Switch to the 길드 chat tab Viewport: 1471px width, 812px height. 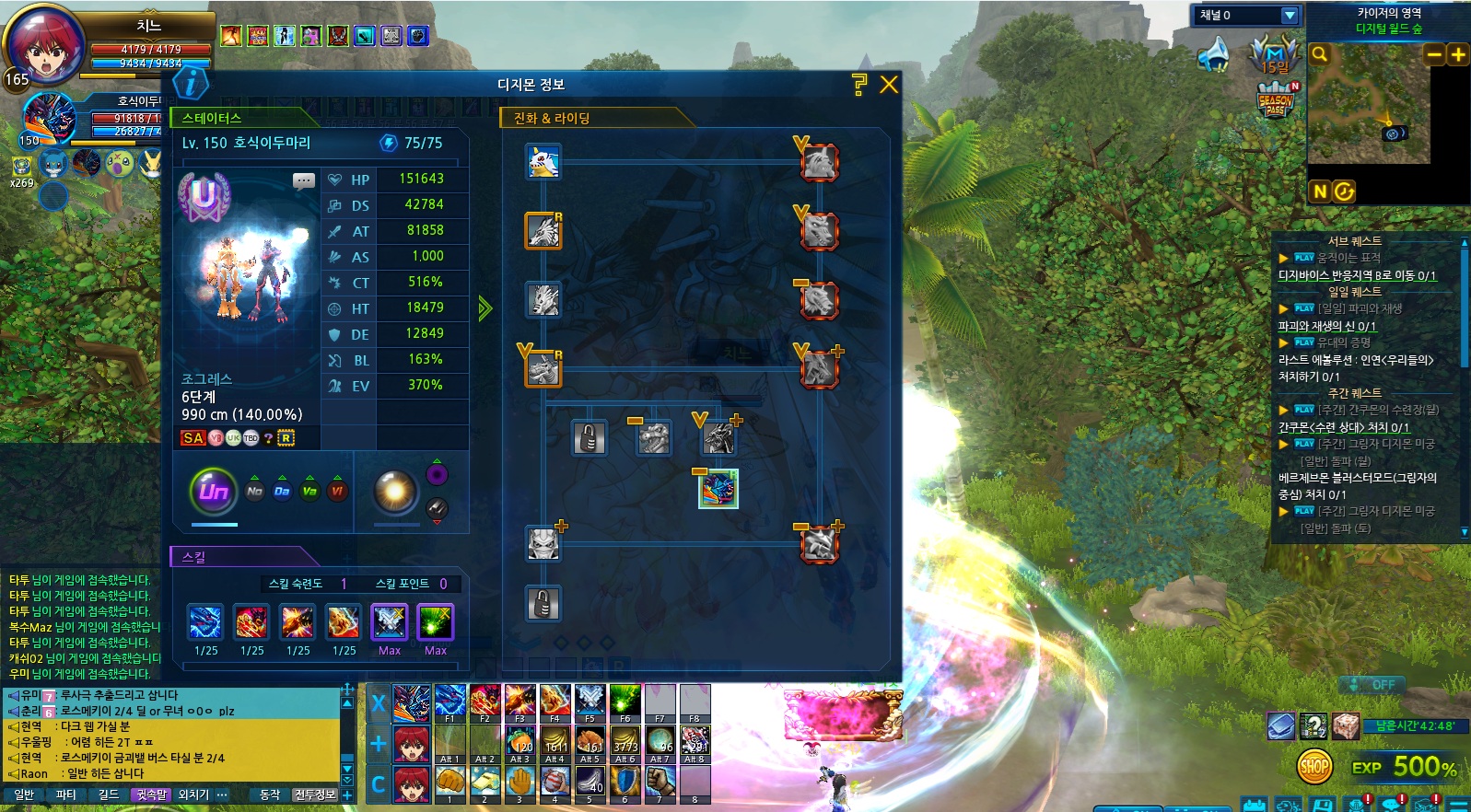point(109,795)
